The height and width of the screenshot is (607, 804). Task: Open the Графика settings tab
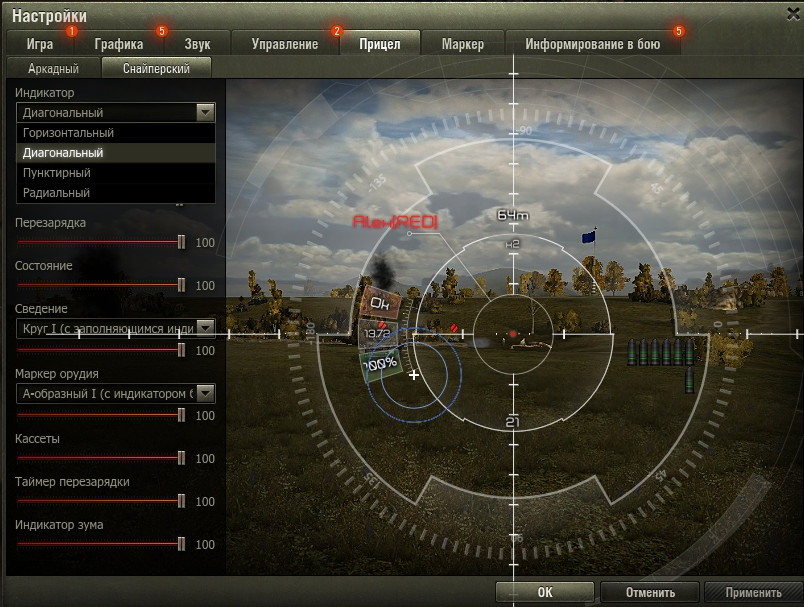tap(119, 44)
